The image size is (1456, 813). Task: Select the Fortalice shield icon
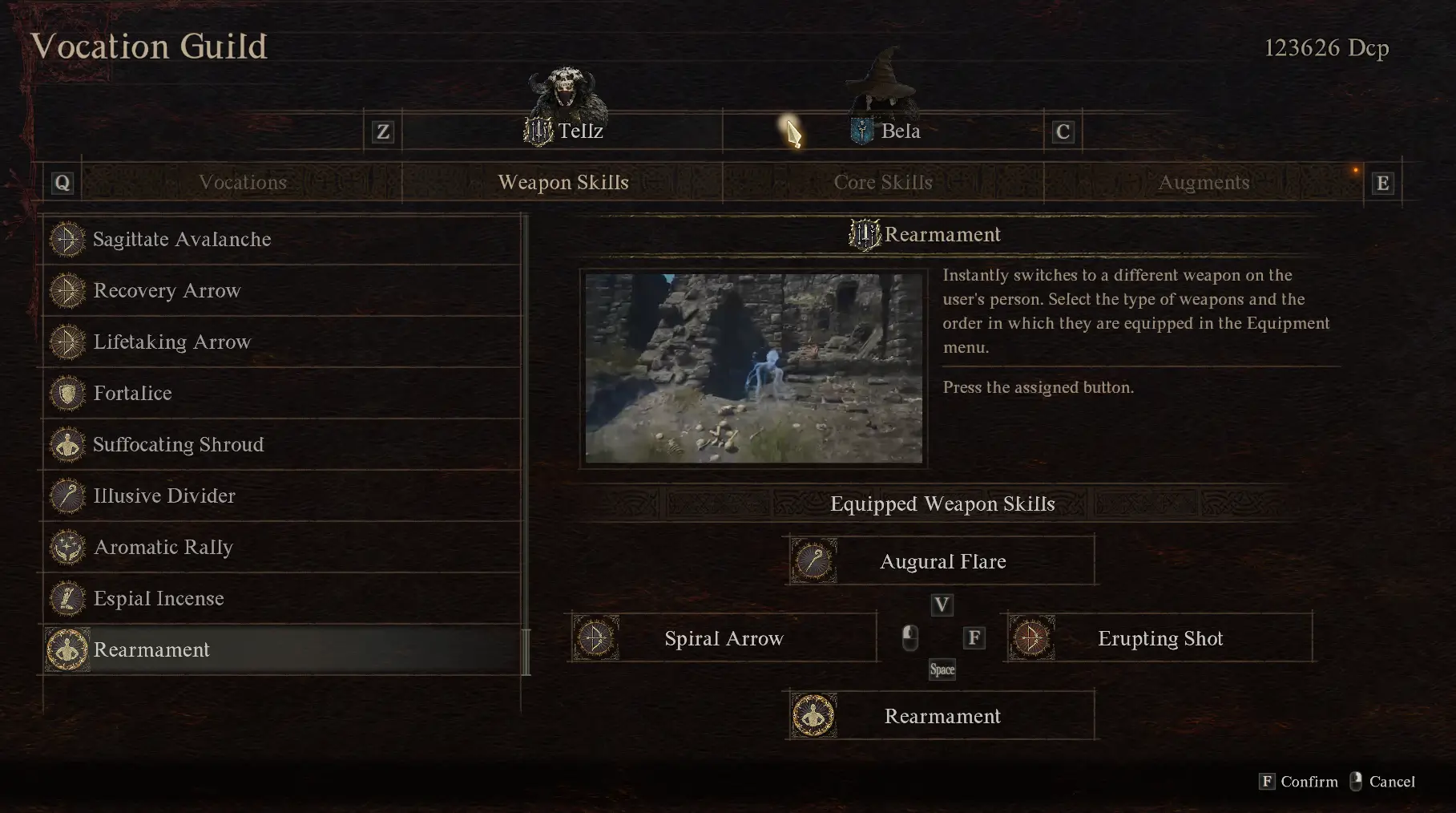coord(67,393)
